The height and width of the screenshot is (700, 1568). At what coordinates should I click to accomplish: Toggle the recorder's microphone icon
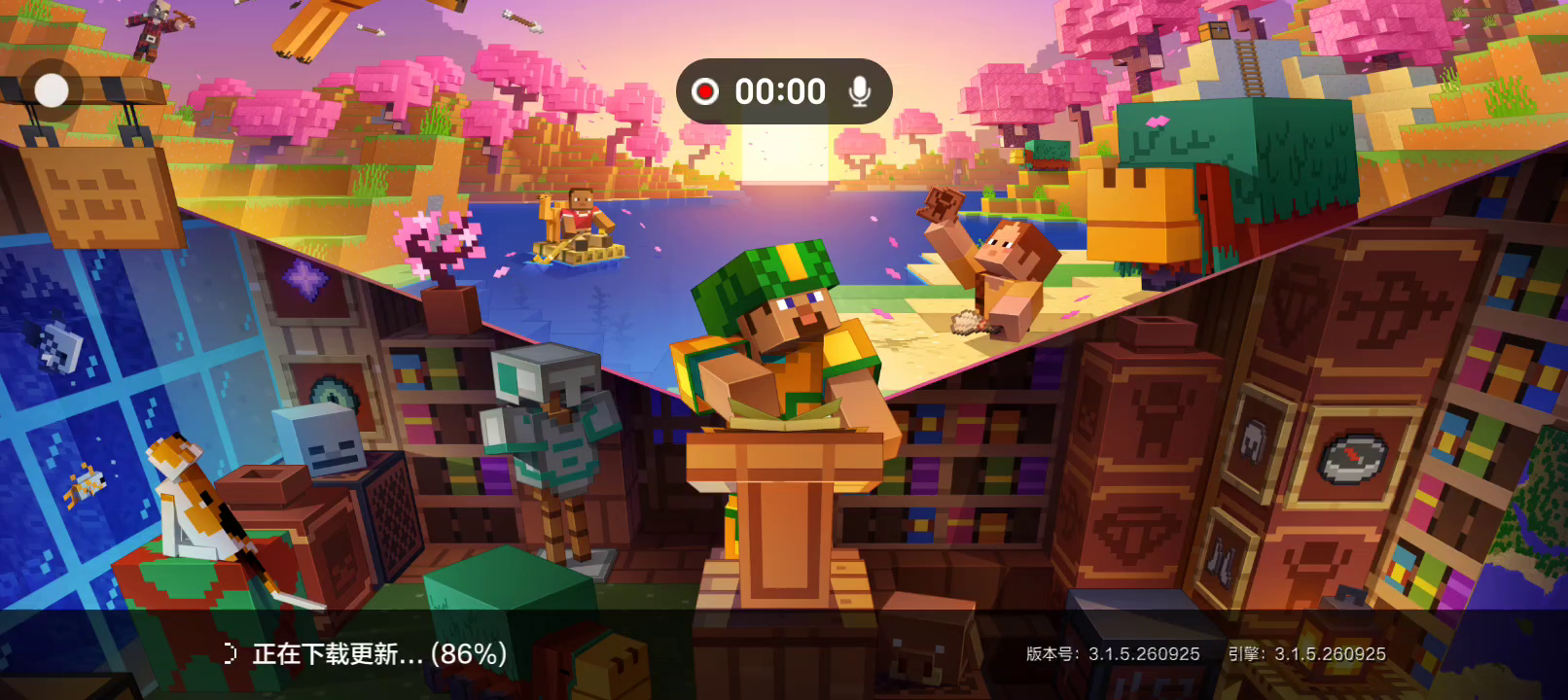tap(859, 91)
